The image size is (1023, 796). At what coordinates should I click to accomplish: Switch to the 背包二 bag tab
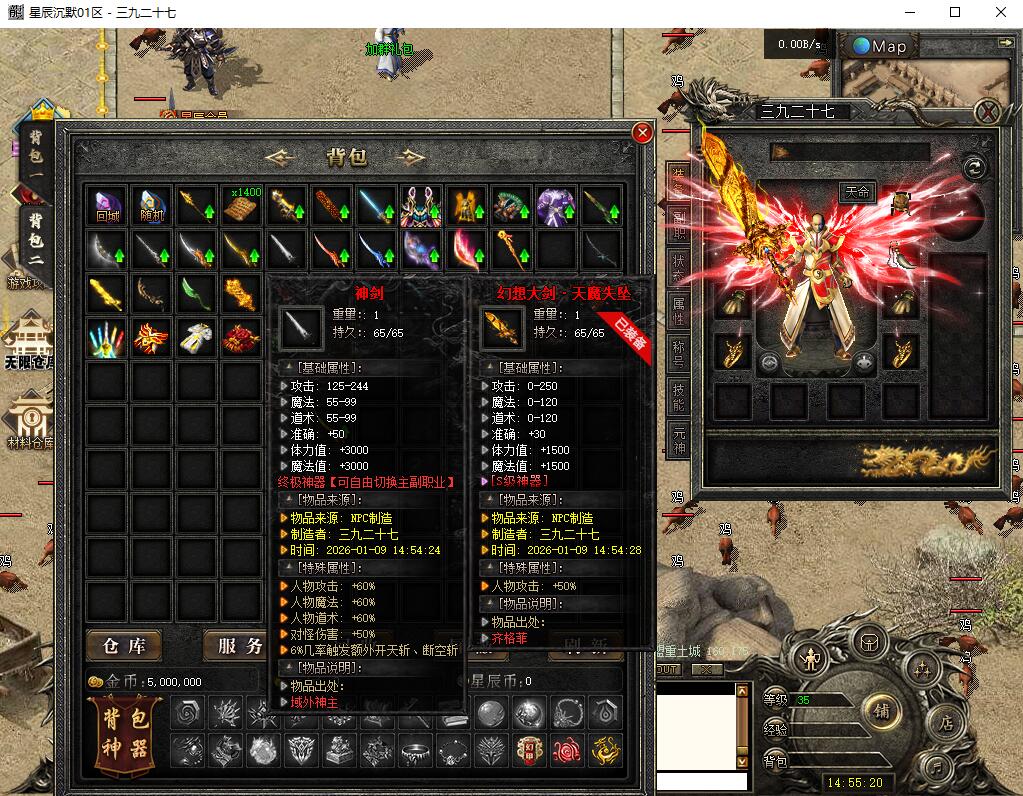point(35,235)
